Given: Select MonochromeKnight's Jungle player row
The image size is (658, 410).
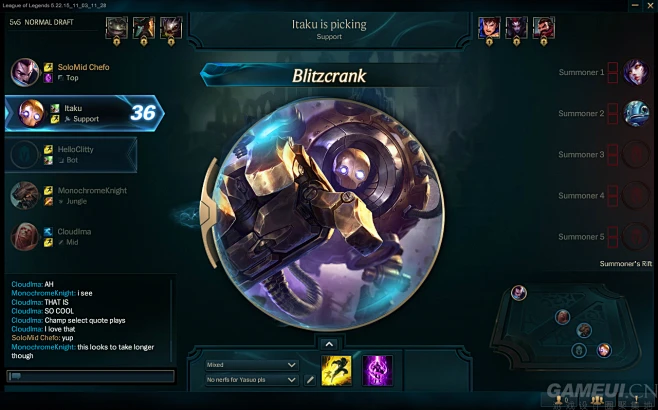Looking at the screenshot, I should point(70,195).
